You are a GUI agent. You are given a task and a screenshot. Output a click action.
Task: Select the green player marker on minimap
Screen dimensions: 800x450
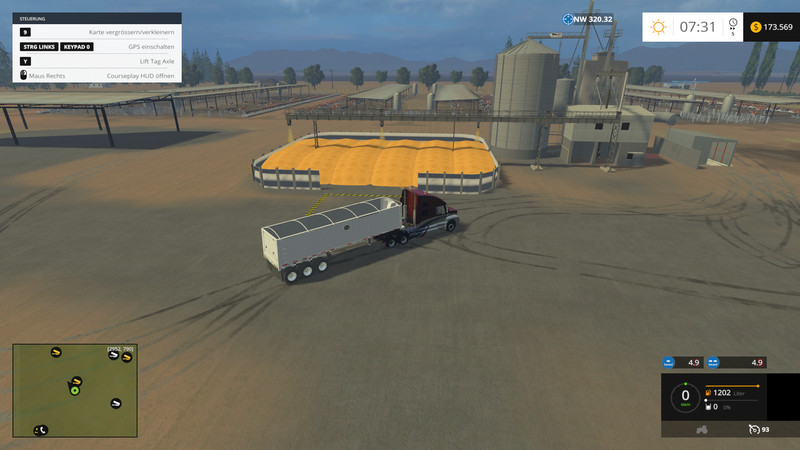(x=74, y=390)
